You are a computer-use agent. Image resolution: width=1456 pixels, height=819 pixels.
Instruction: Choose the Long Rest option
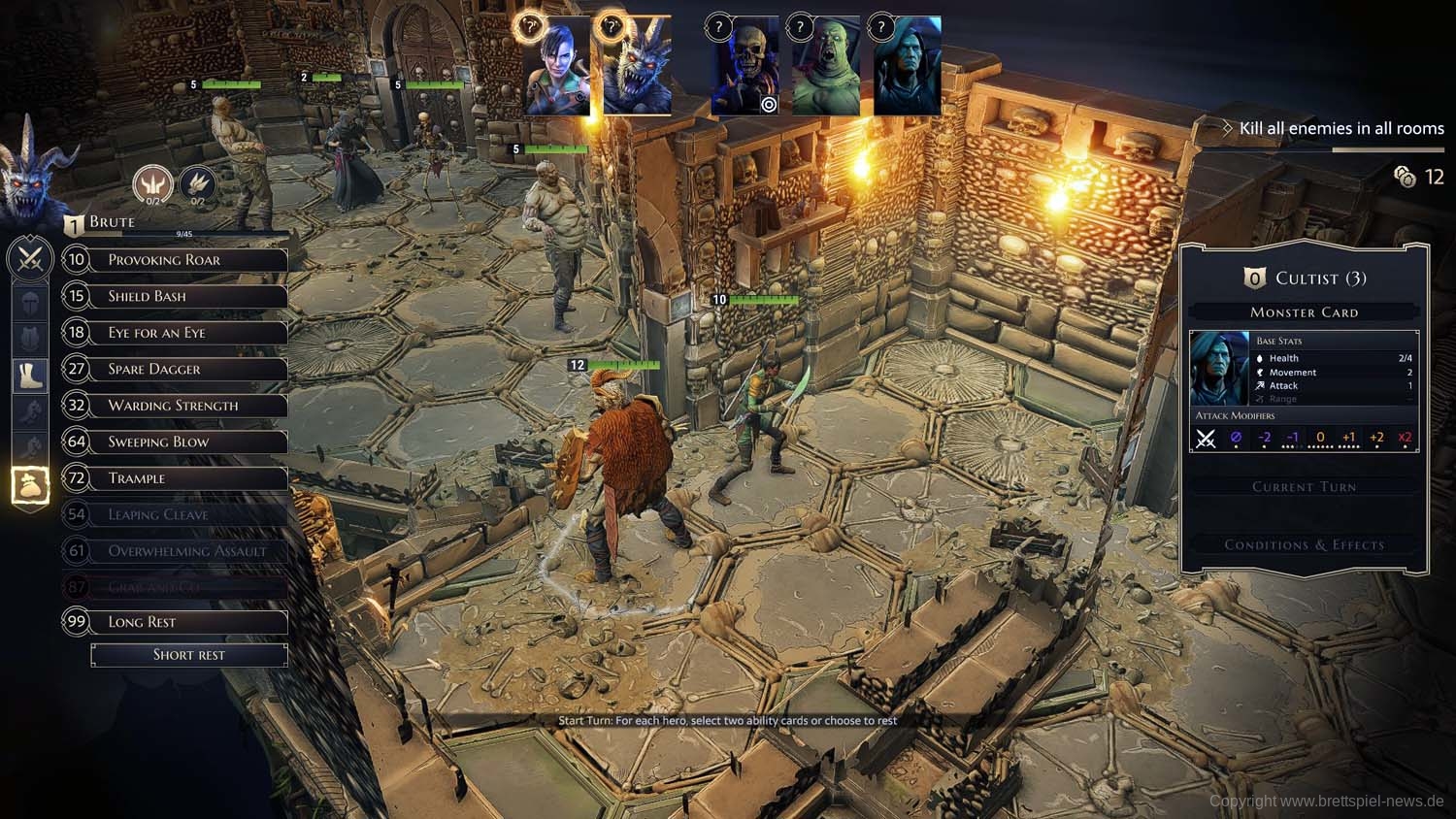(175, 622)
